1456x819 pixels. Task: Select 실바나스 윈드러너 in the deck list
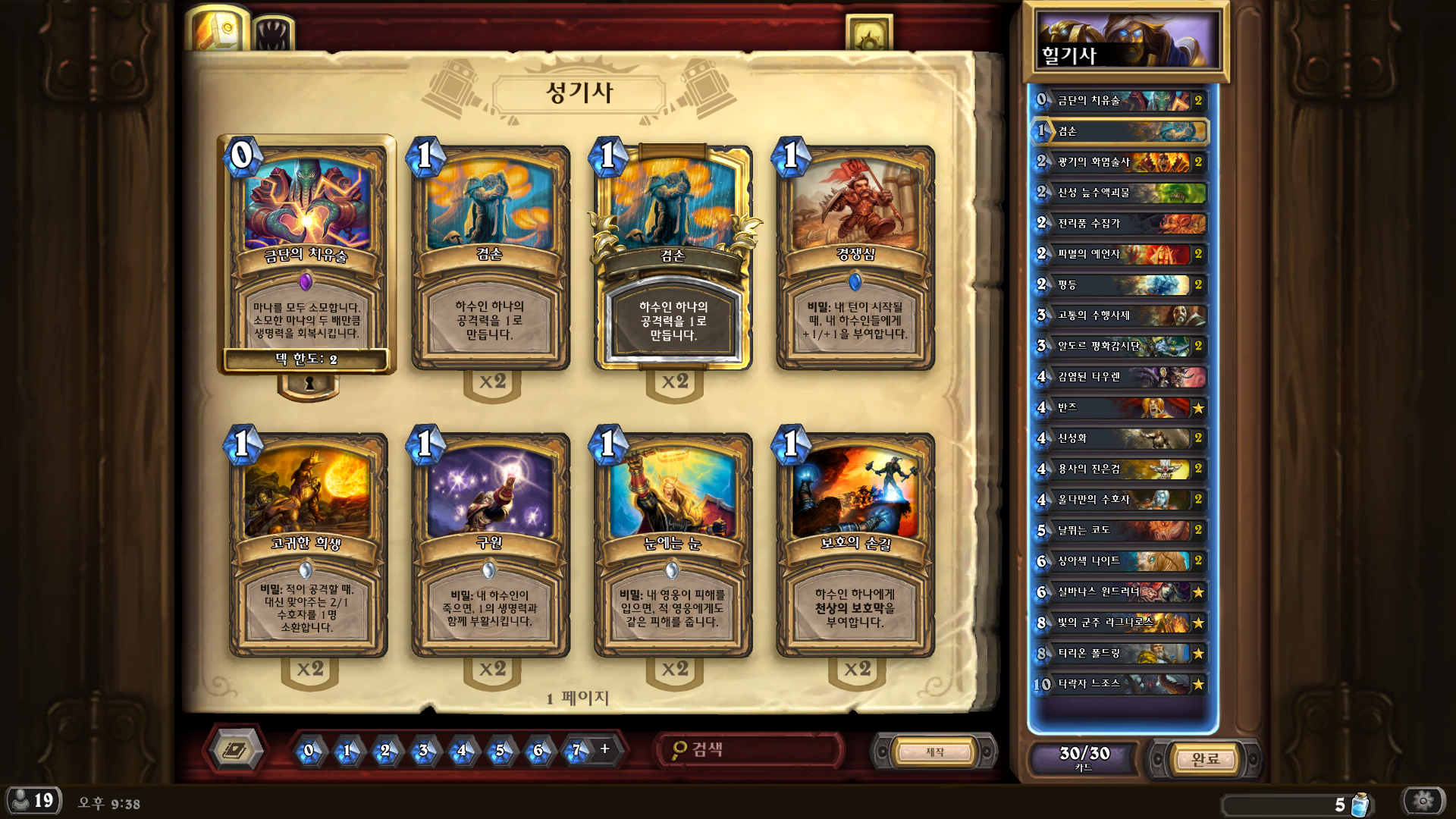(1120, 592)
